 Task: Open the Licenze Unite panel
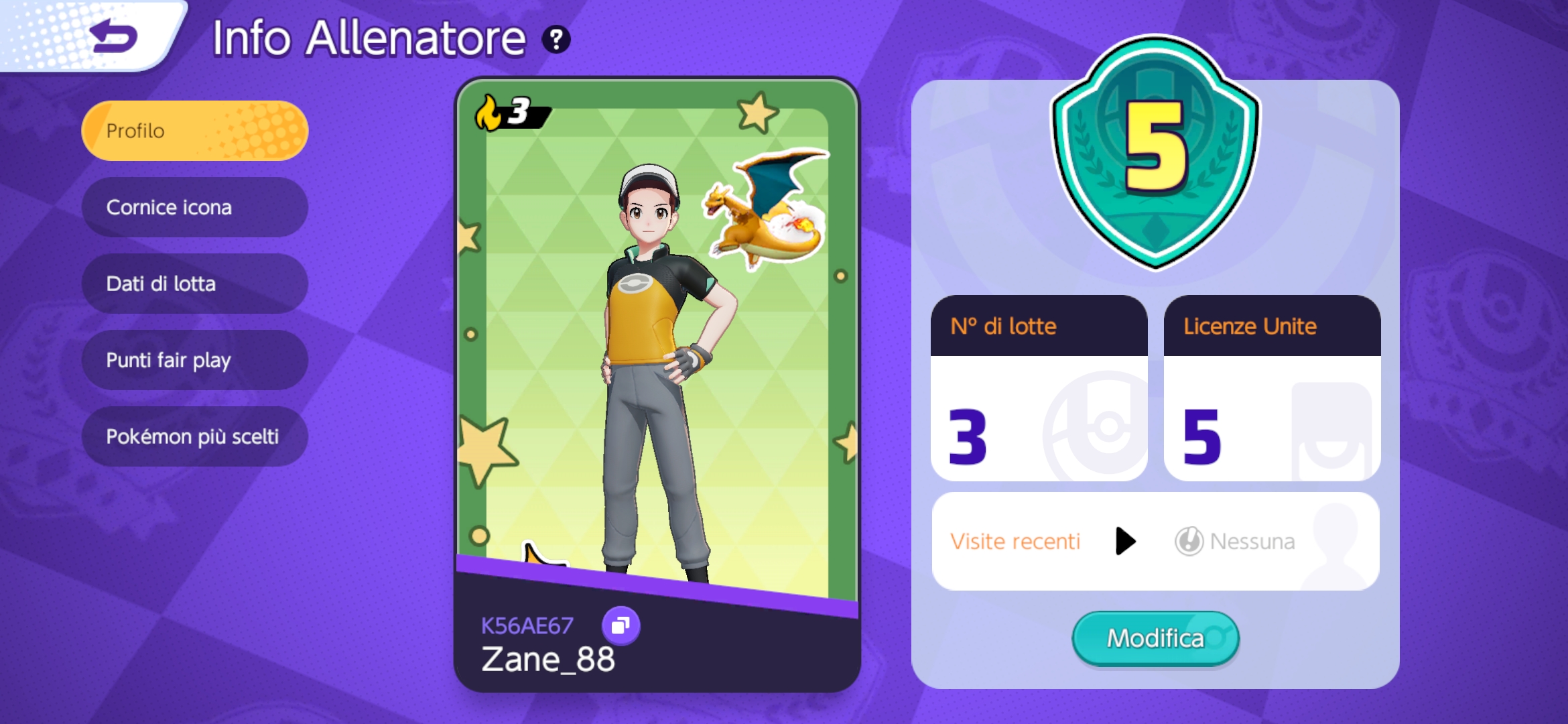click(x=1272, y=389)
